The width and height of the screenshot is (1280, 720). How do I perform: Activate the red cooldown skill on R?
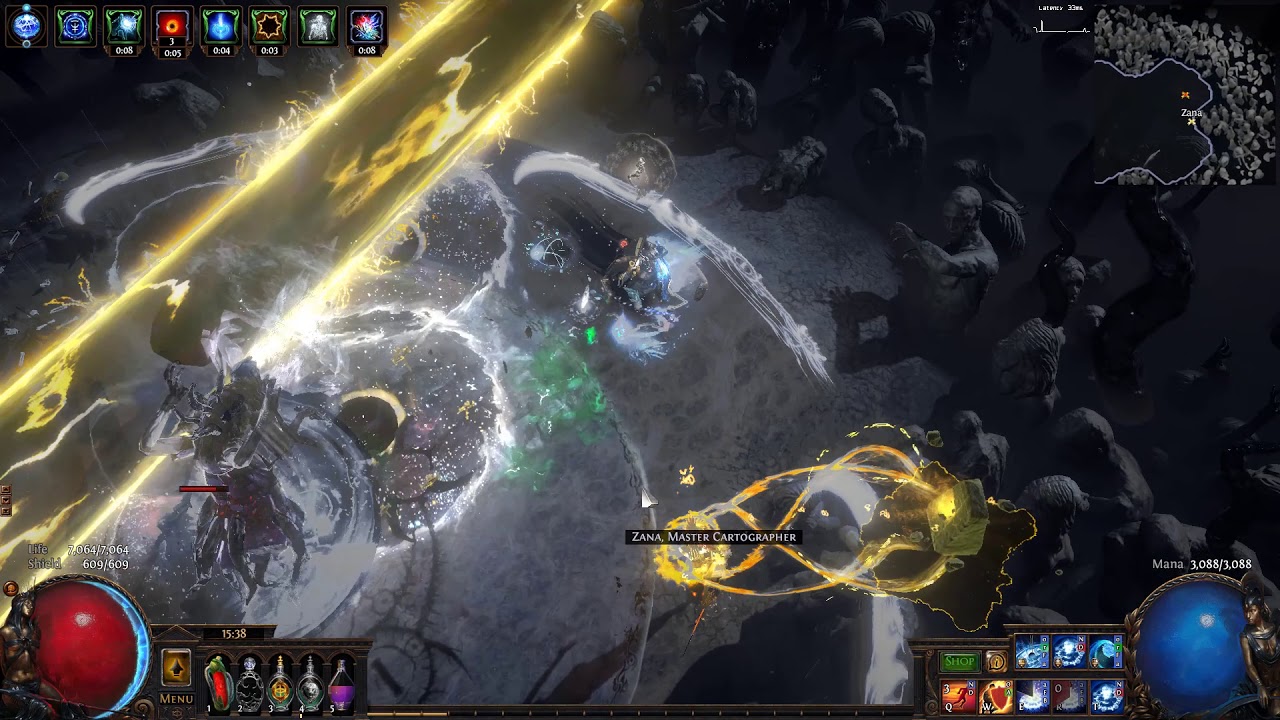[x=1069, y=695]
